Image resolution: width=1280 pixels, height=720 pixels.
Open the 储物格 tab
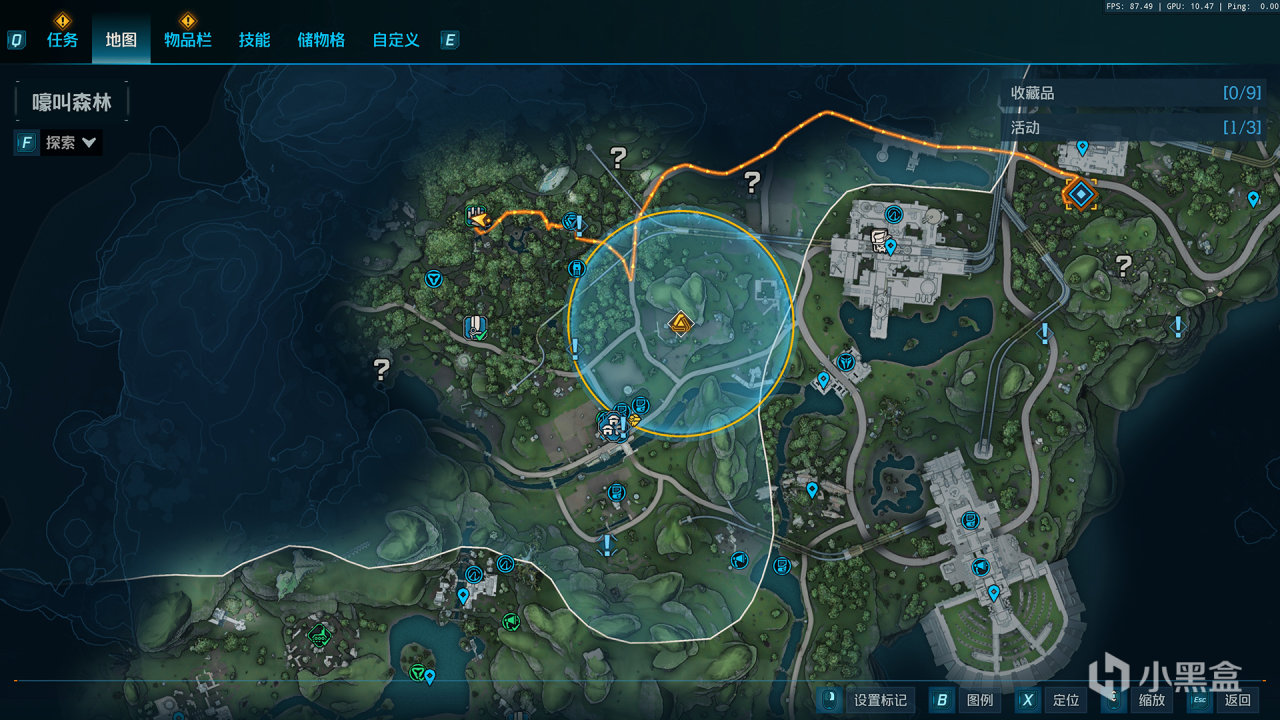pos(321,40)
